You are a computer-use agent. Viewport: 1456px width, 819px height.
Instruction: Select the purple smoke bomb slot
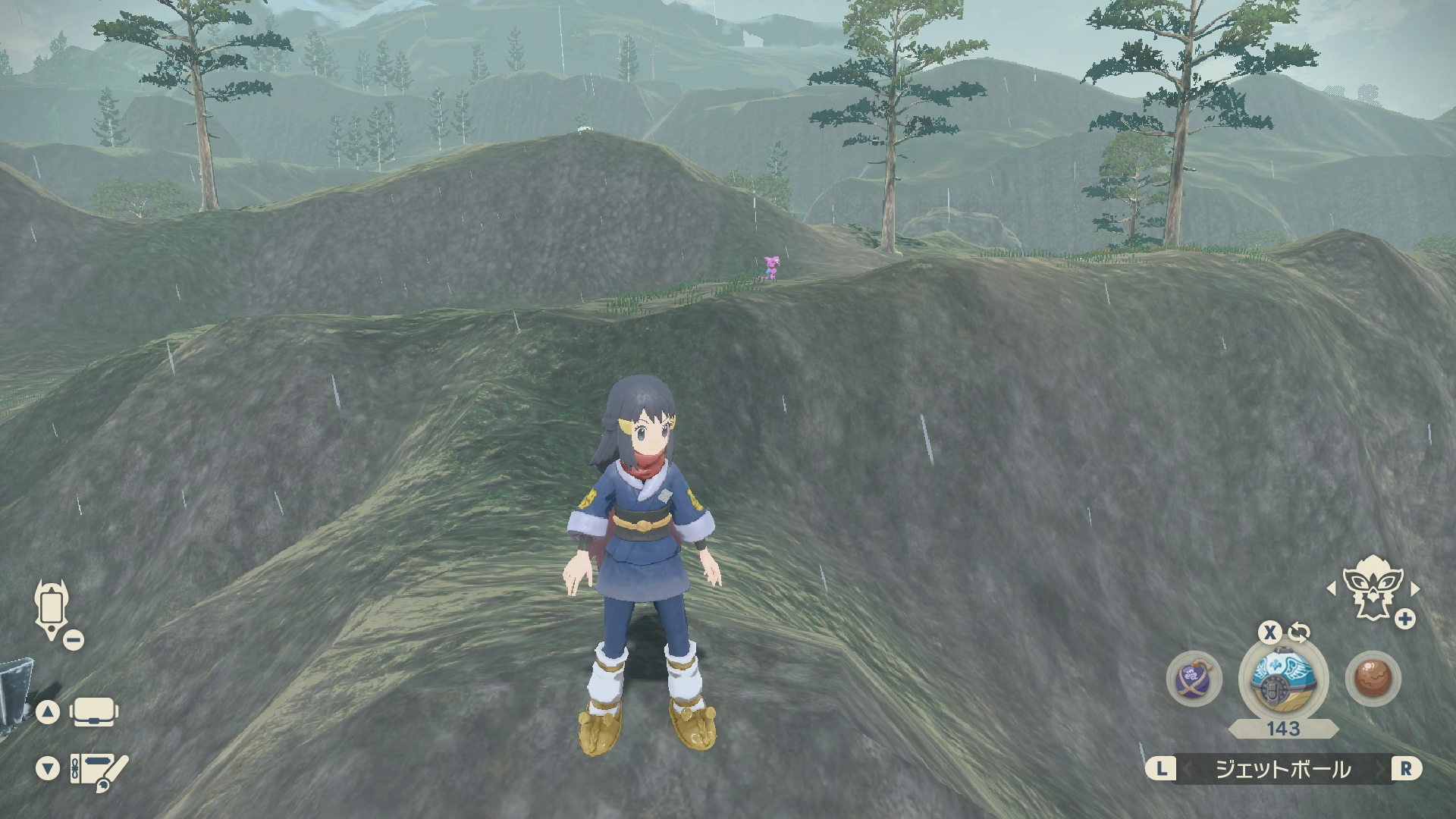coord(1194,678)
